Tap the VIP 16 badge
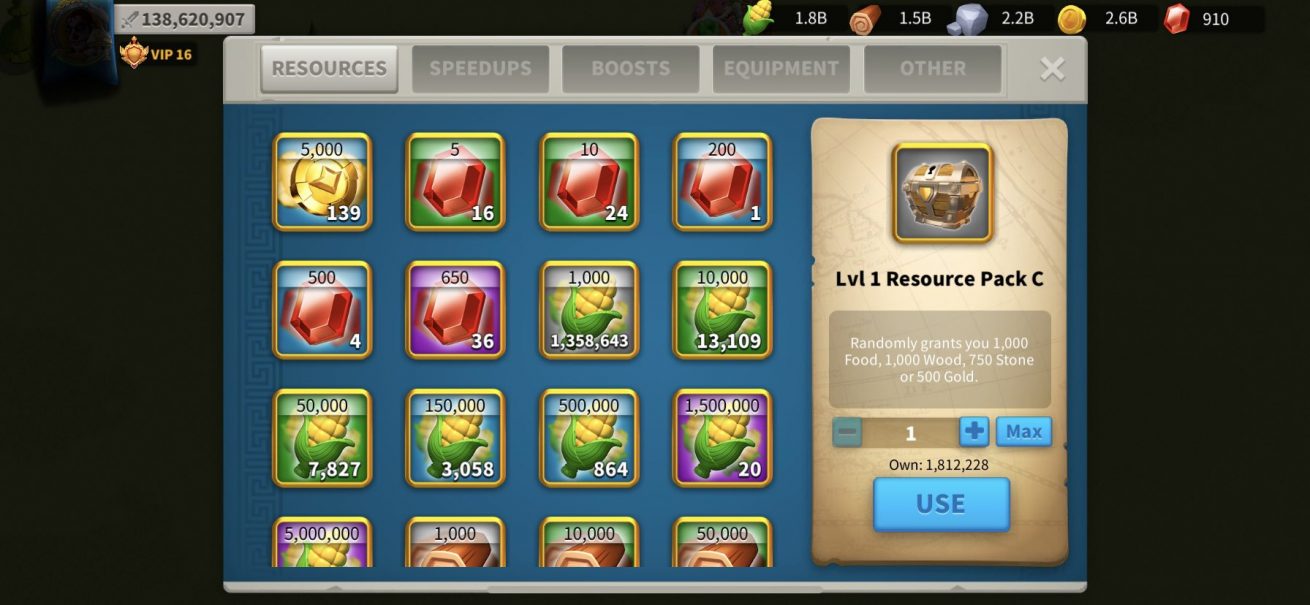Image resolution: width=1310 pixels, height=605 pixels. [x=156, y=54]
